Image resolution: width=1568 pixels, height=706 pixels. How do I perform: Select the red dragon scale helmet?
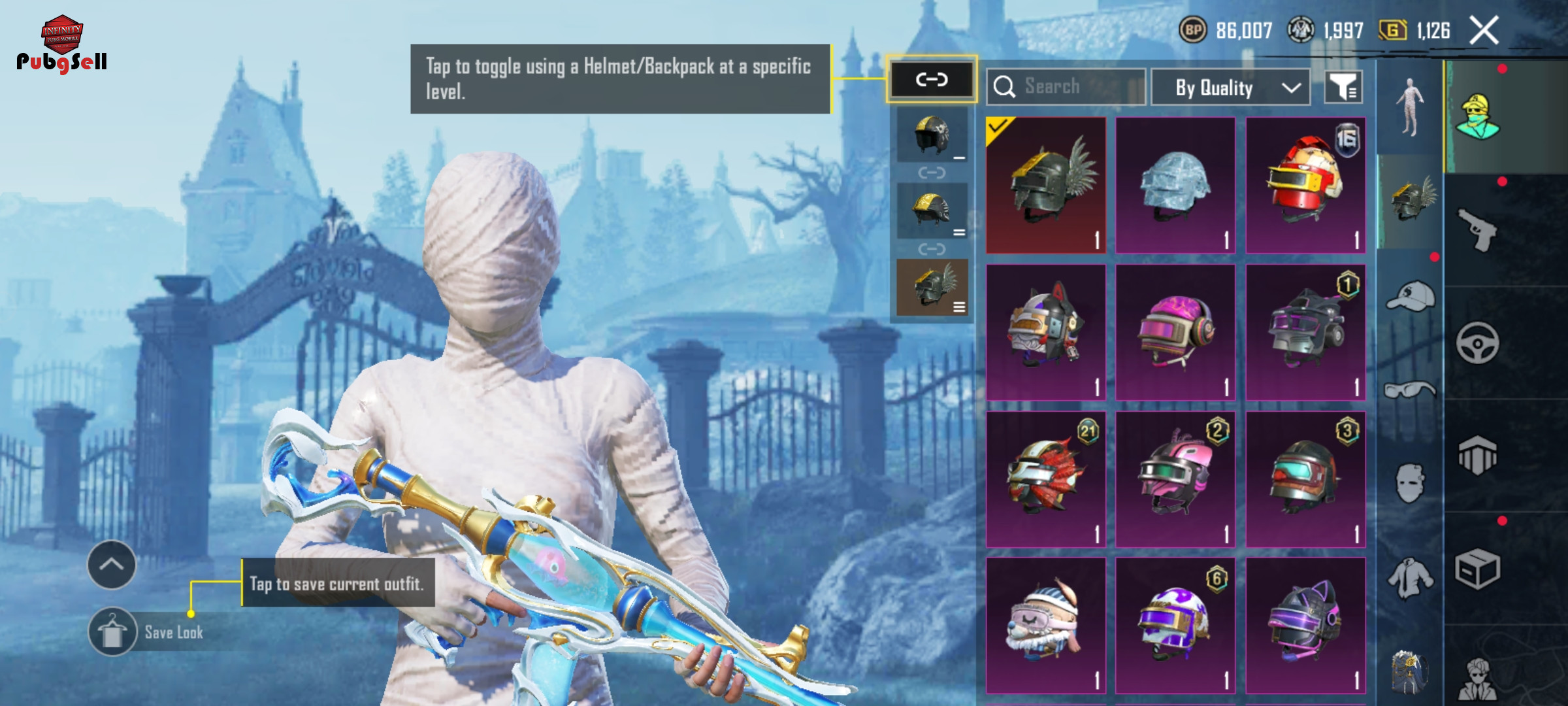(1045, 479)
